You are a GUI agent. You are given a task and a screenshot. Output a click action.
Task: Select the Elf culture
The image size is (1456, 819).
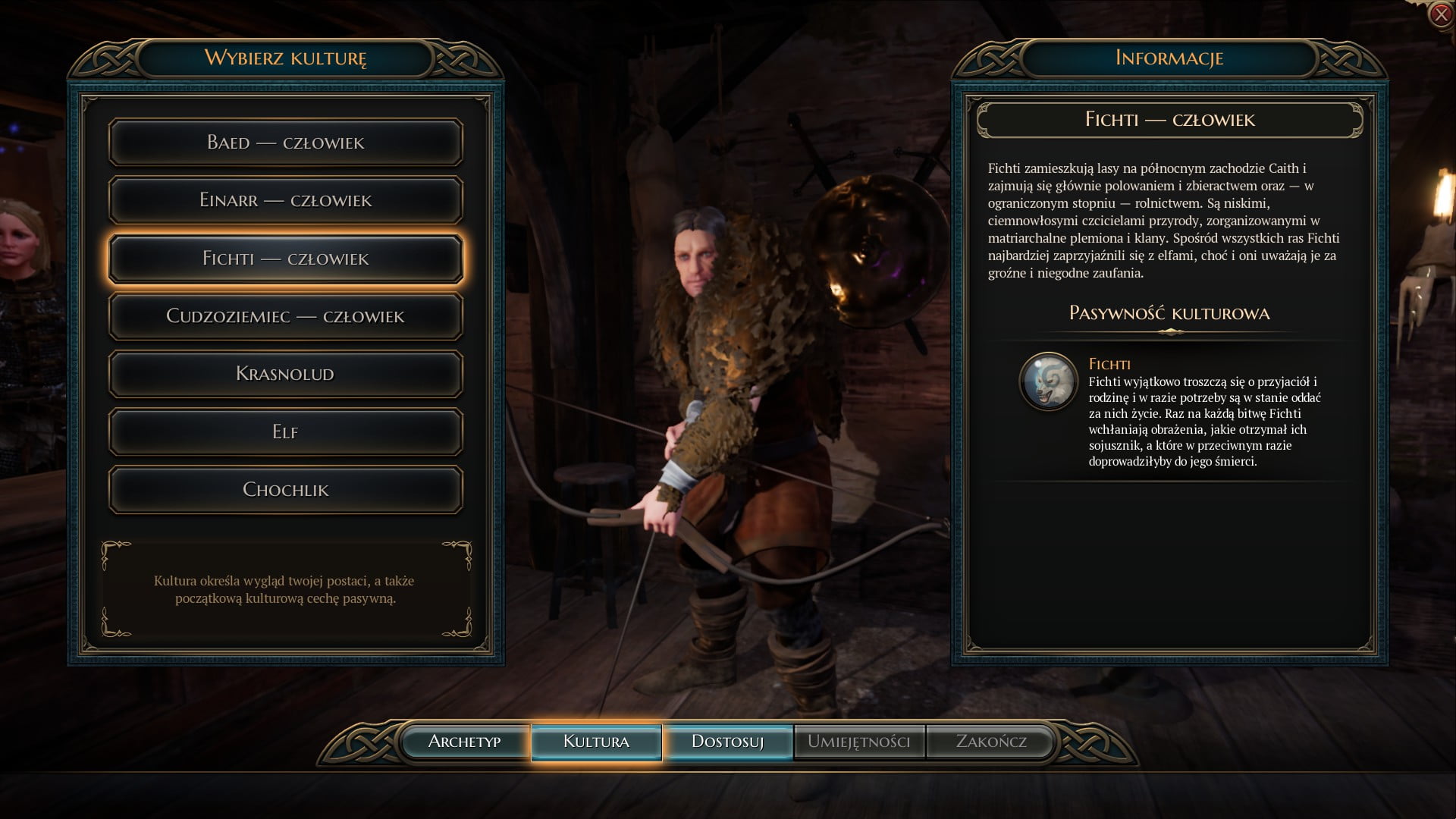(285, 431)
